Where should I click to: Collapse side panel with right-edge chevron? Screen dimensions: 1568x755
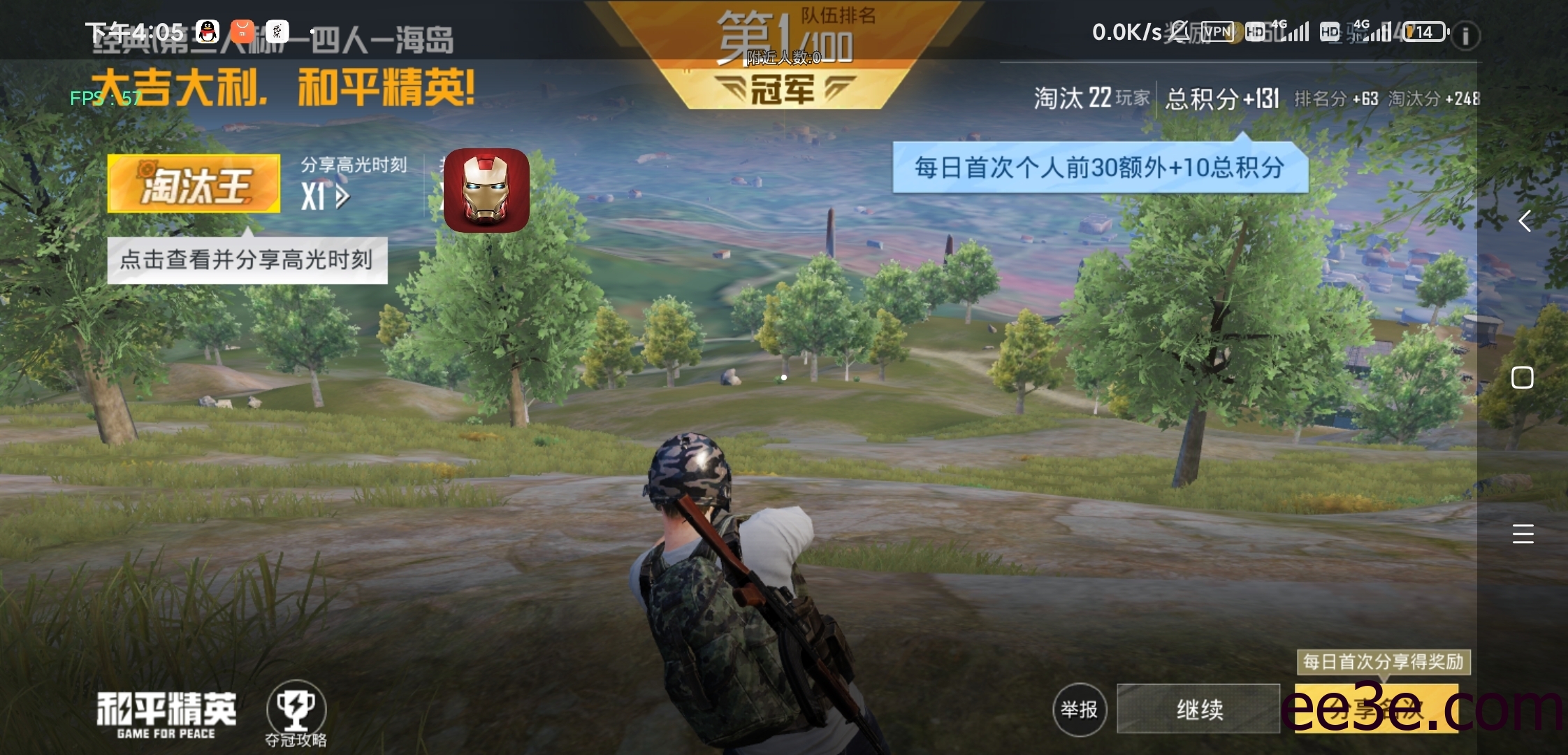click(x=1523, y=222)
